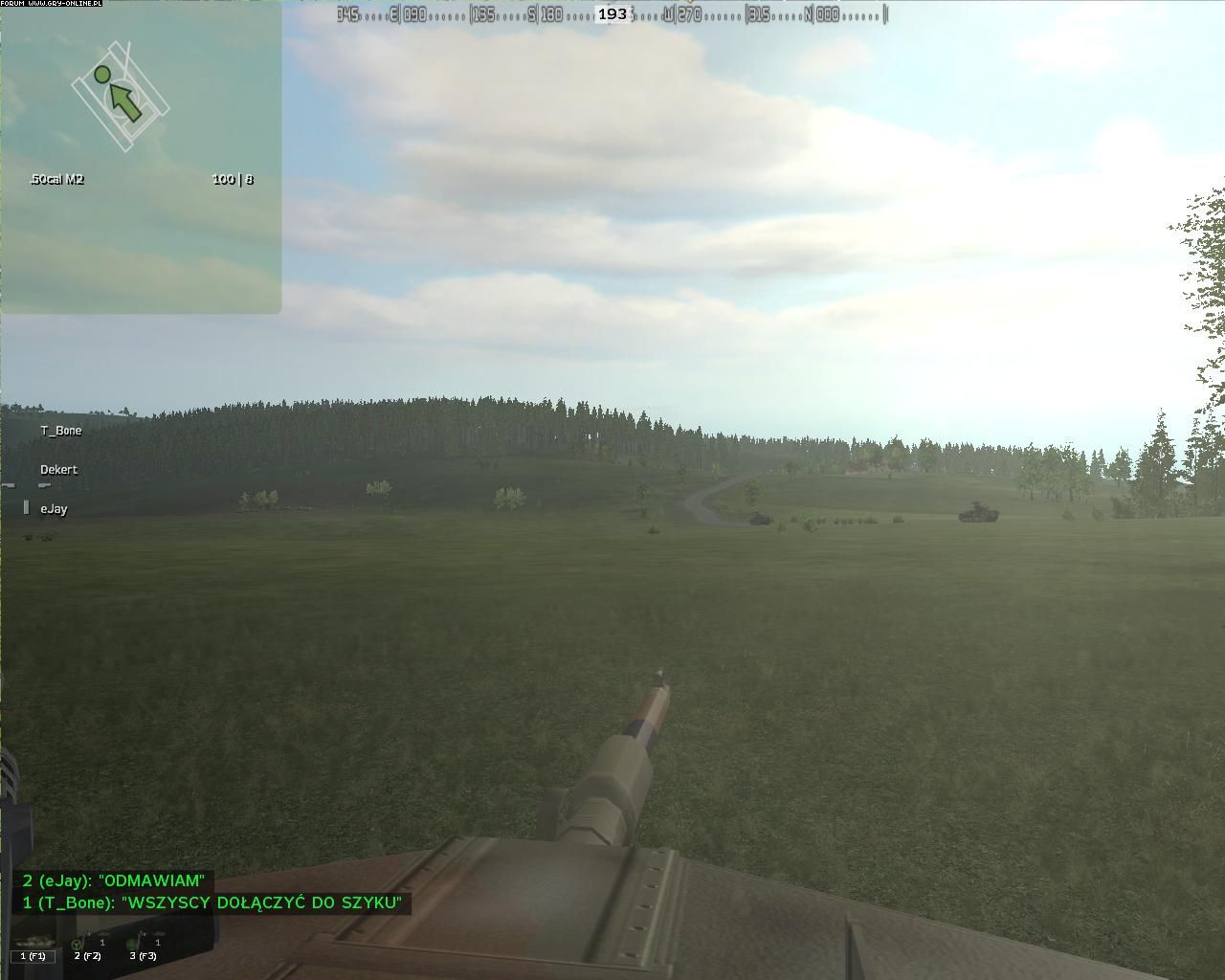Select the .50cal M2 weapon label
The image size is (1225, 980).
[x=56, y=179]
